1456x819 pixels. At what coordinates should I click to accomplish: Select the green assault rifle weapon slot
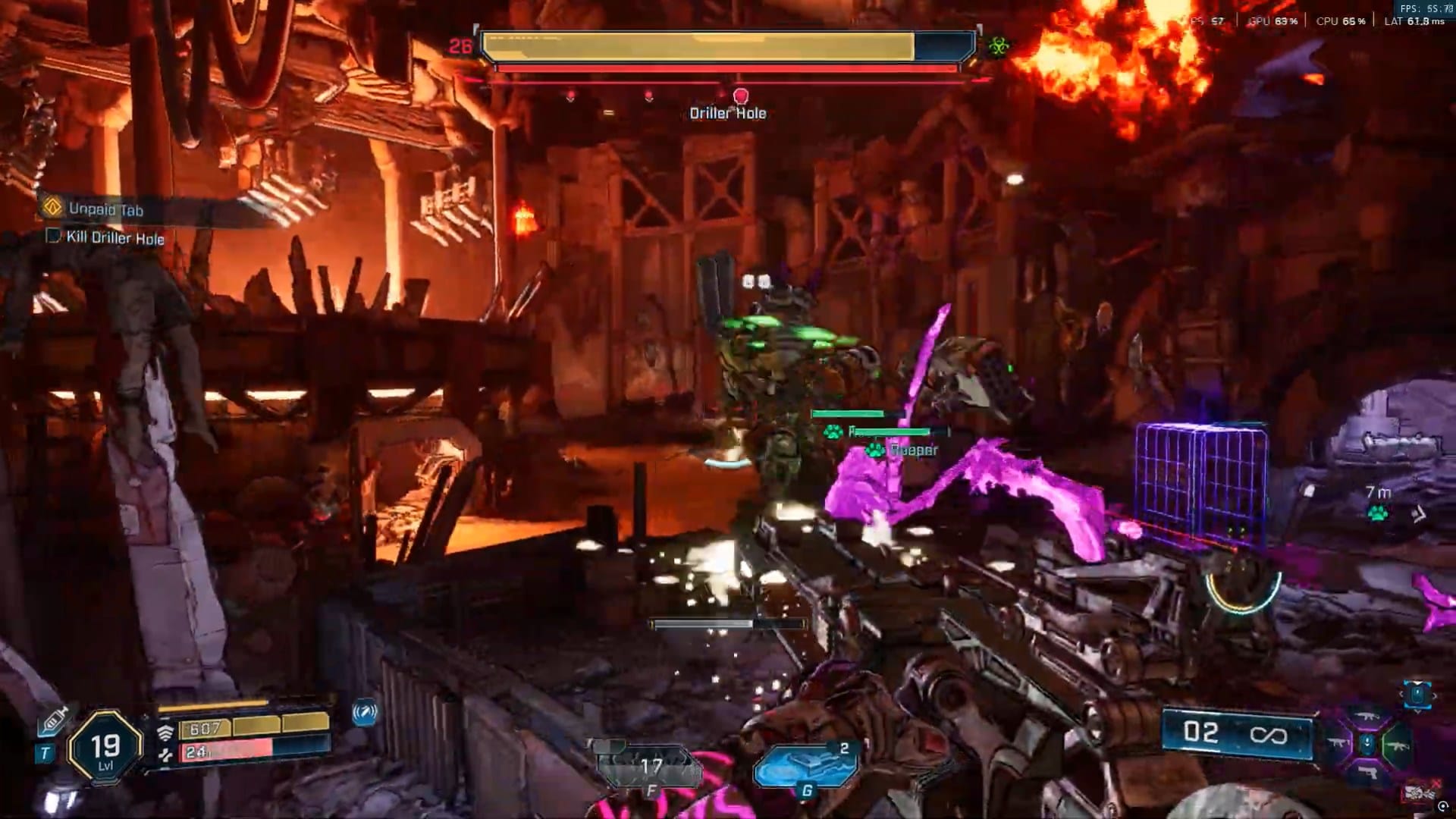point(1398,746)
